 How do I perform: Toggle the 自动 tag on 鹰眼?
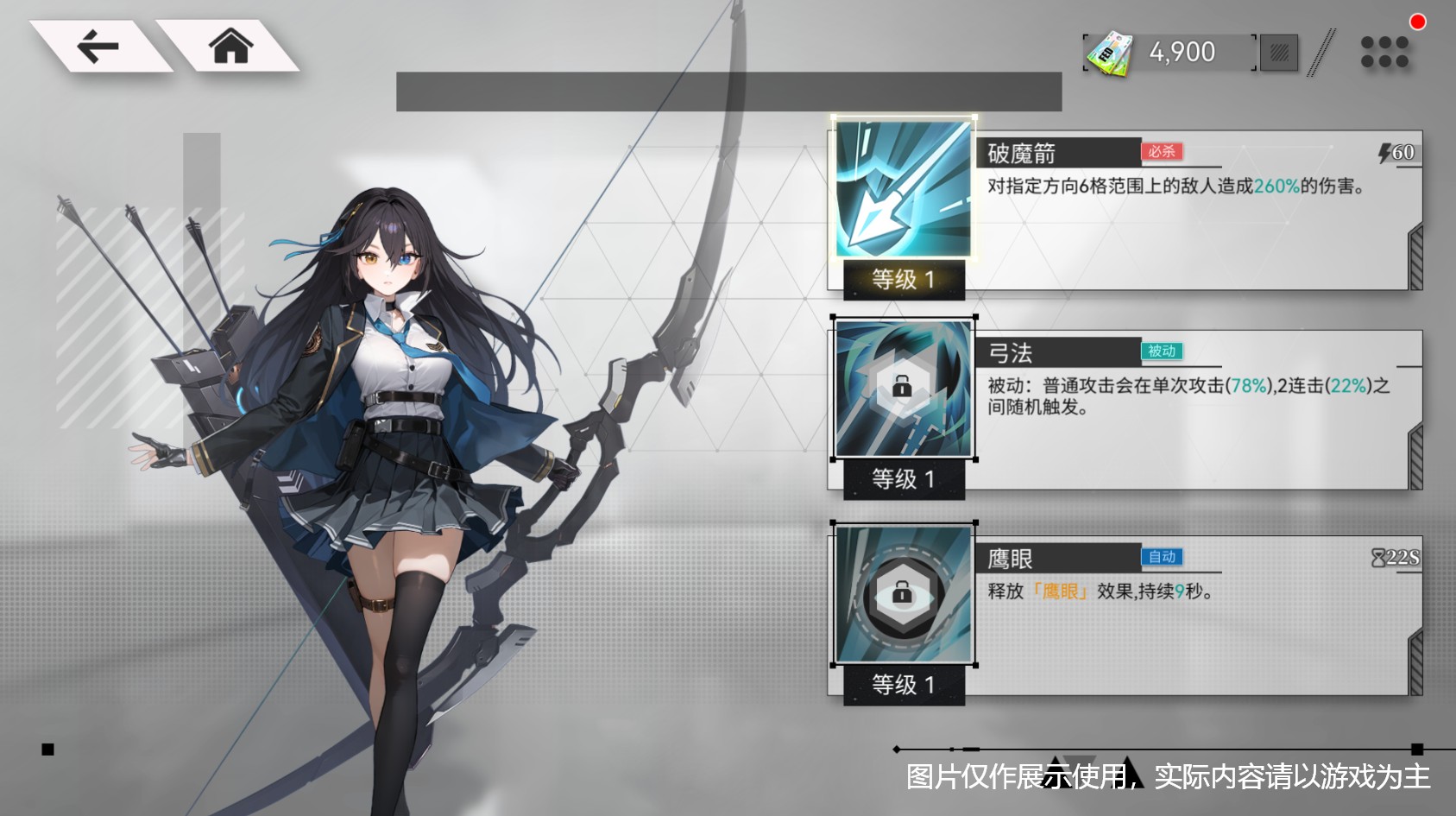1162,558
